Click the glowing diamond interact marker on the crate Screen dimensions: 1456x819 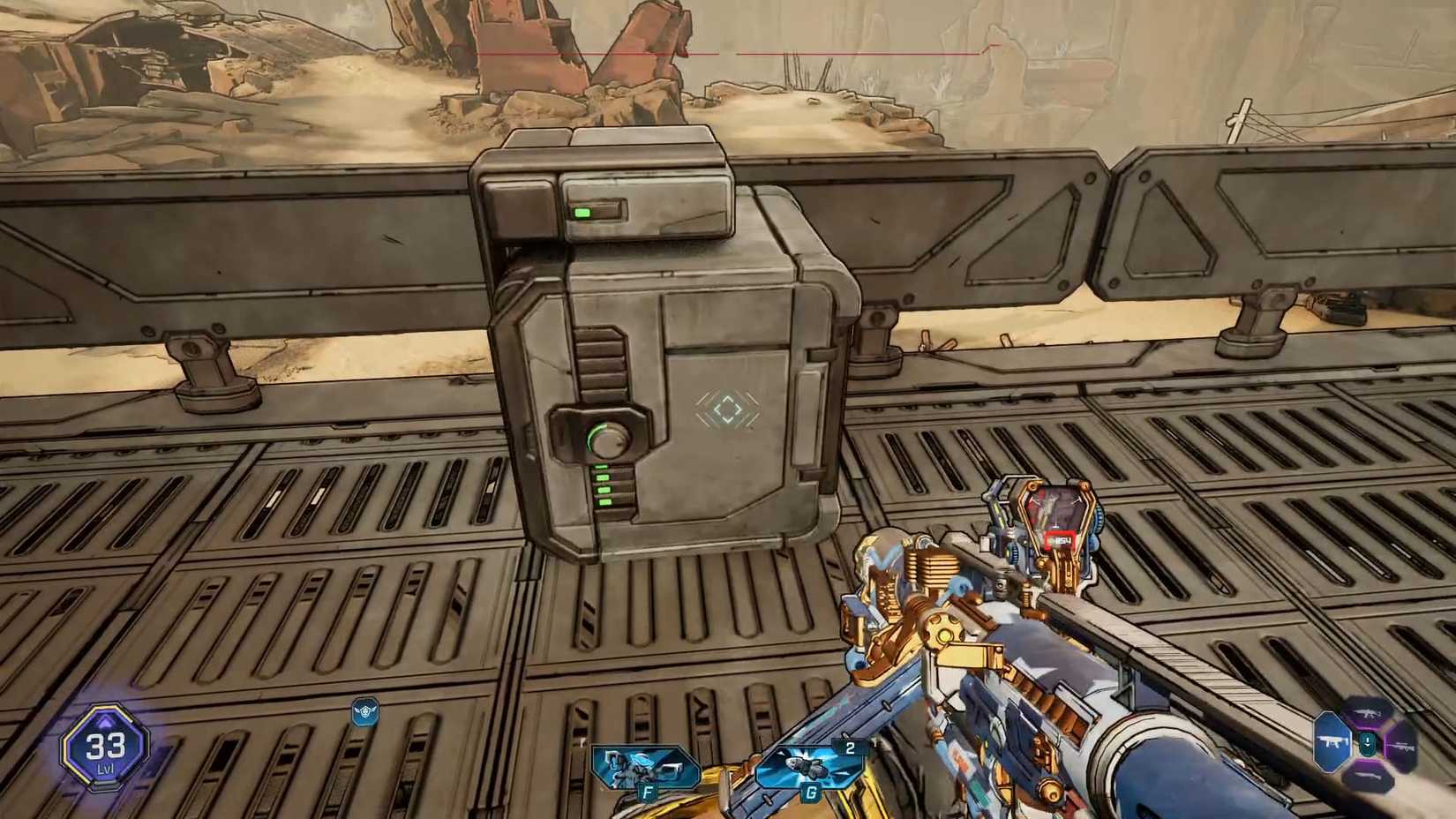725,409
